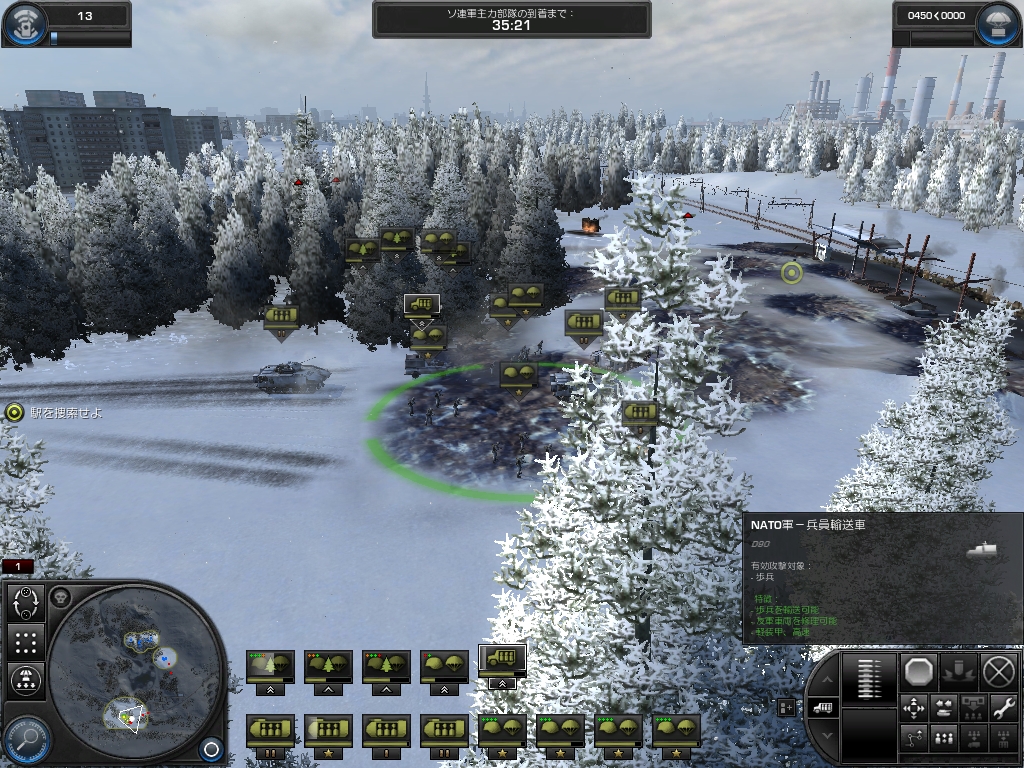Click the magnifying glass minimap zoom button
Image resolution: width=1024 pixels, height=768 pixels.
(27, 738)
